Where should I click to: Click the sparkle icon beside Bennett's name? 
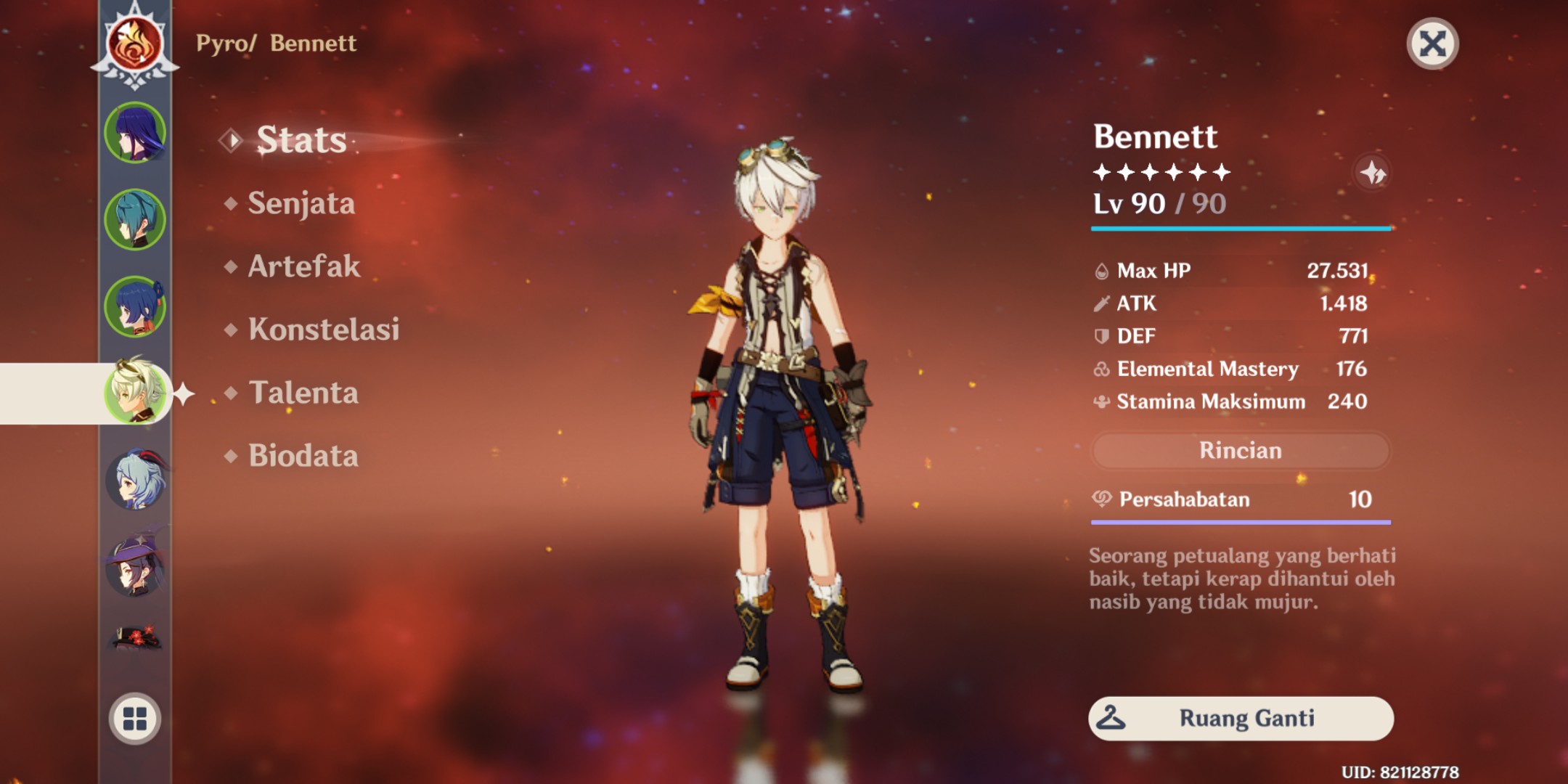click(1372, 173)
